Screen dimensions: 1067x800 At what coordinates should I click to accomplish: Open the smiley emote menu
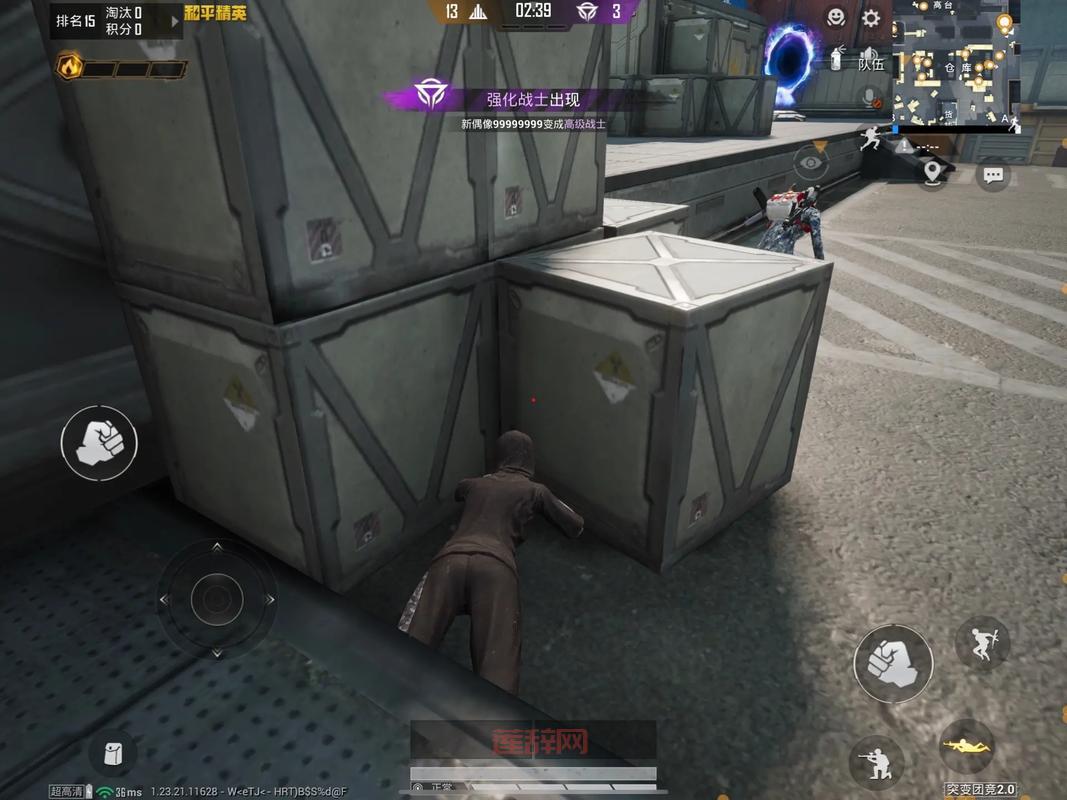[836, 17]
